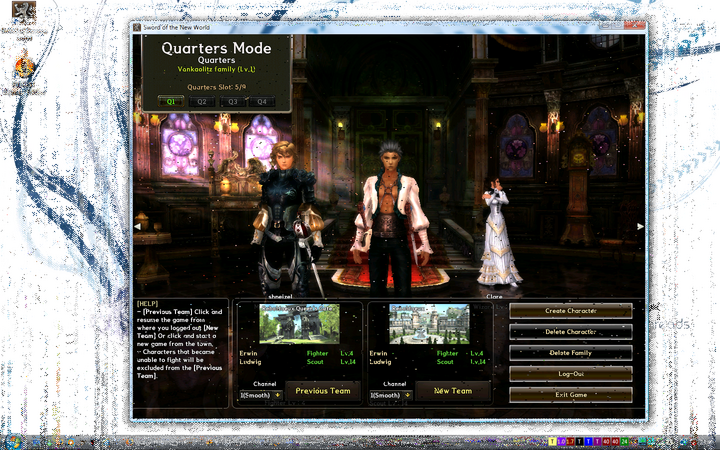Open the Windows Start menu
Screen dimensions: 720x450
pyautogui.click(x=14, y=441)
